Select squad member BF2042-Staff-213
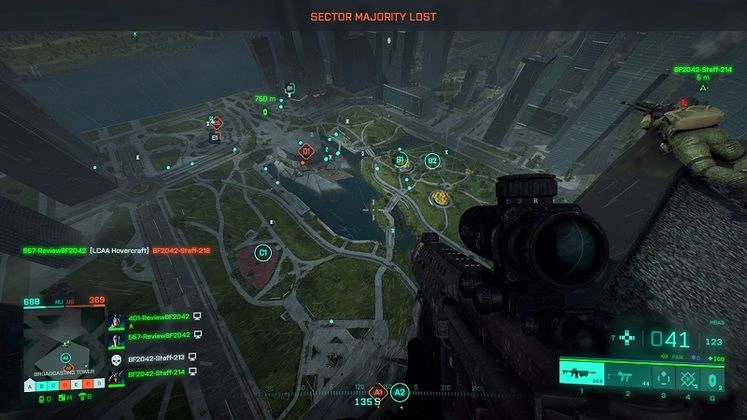747x420 pixels. point(158,355)
